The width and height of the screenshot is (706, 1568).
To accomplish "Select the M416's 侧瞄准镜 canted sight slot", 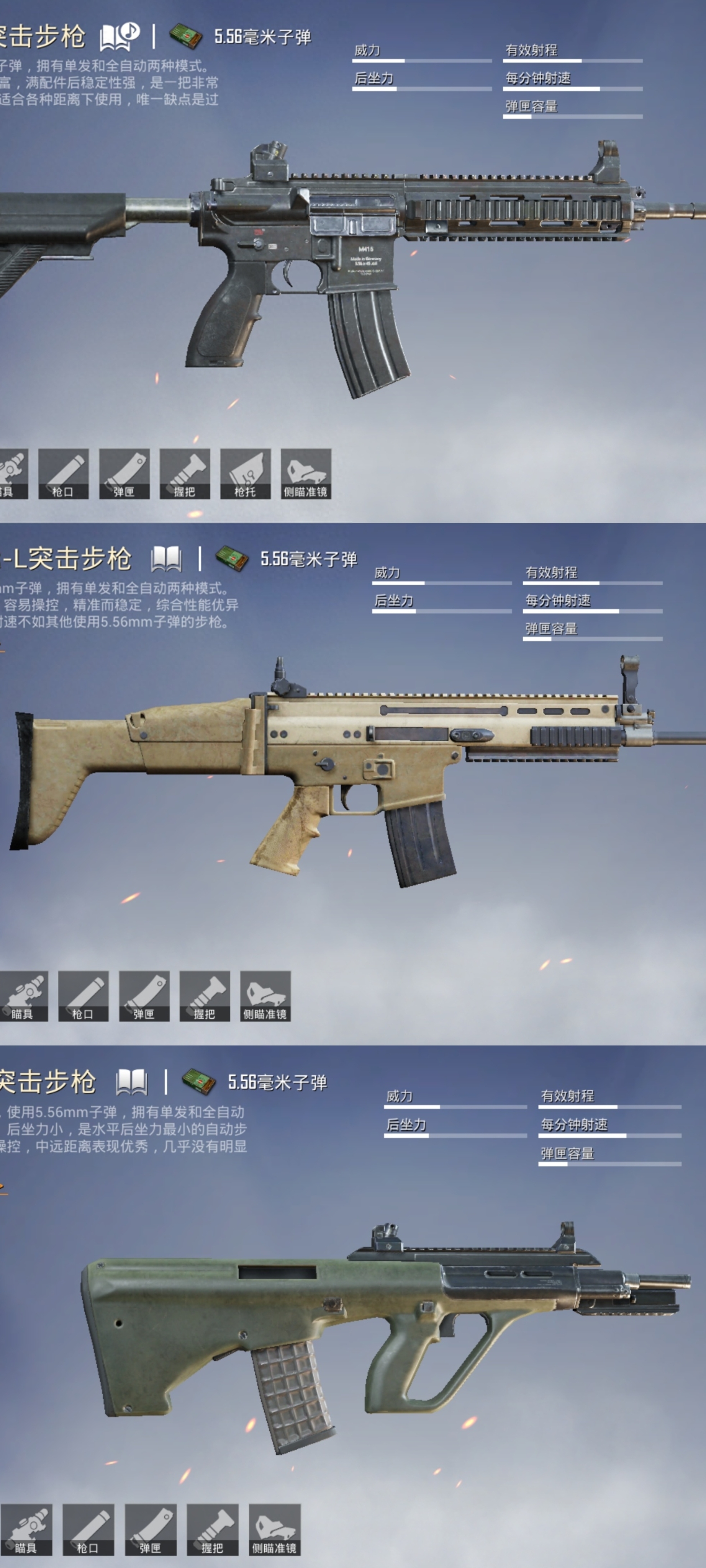I will [x=306, y=474].
